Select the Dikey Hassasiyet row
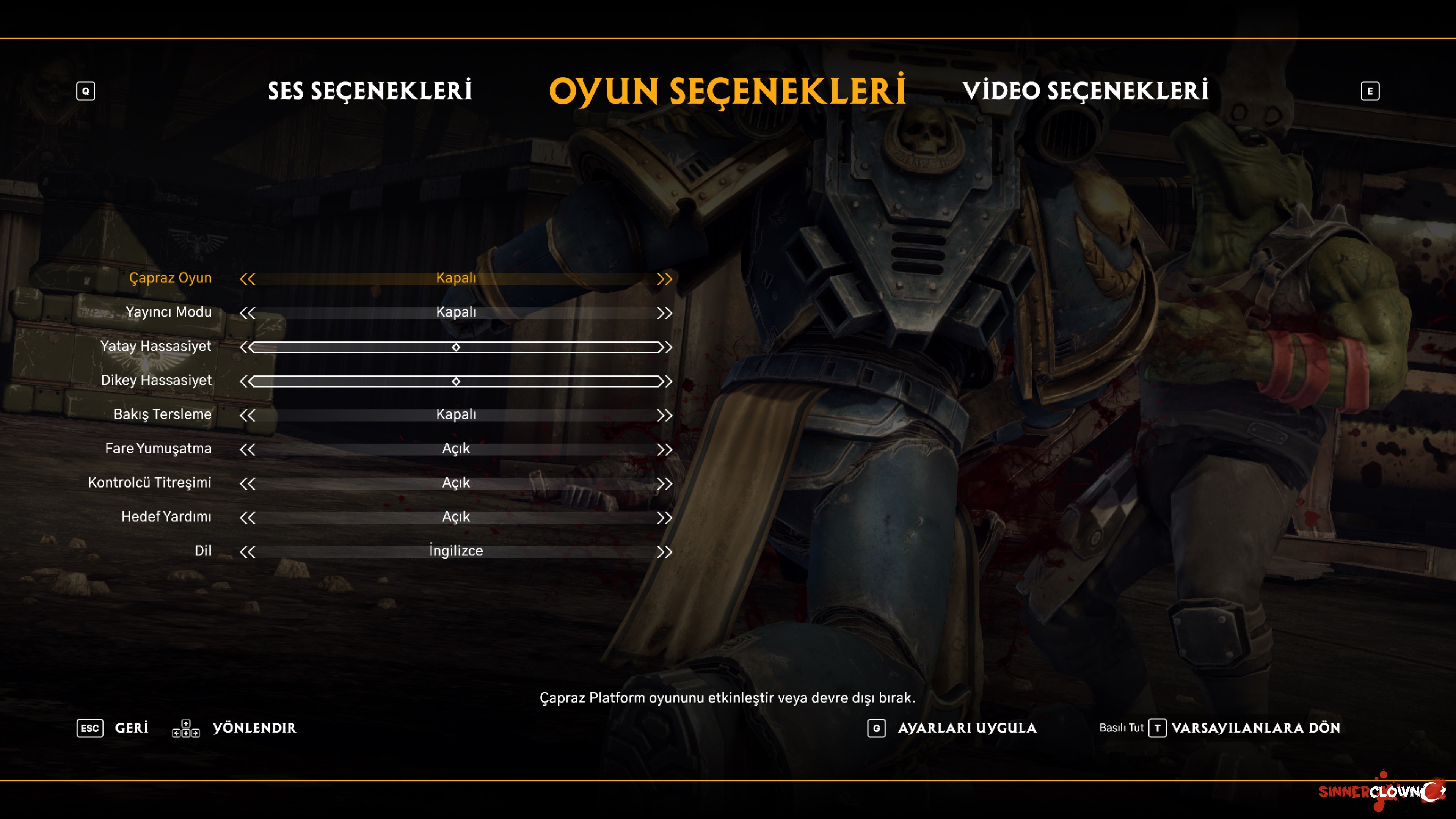 tap(455, 381)
